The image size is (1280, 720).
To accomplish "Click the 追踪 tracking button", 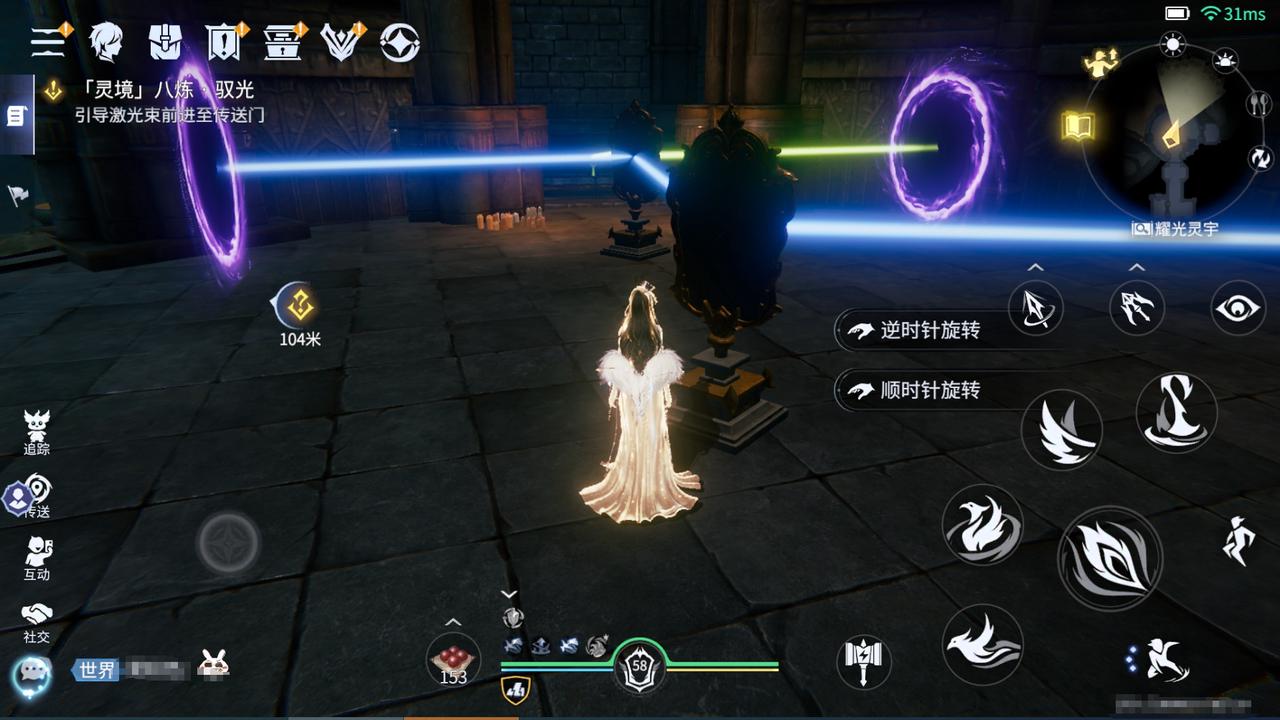I will (x=37, y=432).
